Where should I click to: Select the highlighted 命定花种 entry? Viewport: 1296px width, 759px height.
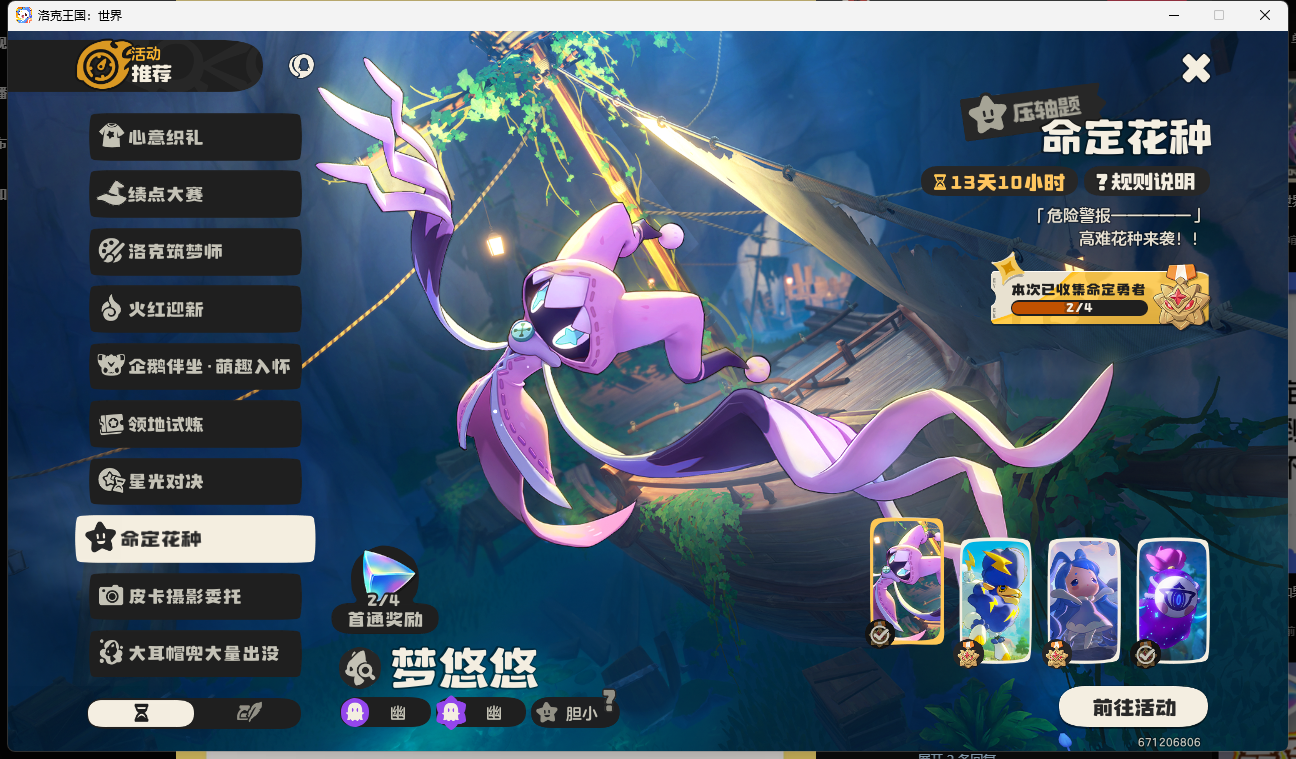click(195, 539)
